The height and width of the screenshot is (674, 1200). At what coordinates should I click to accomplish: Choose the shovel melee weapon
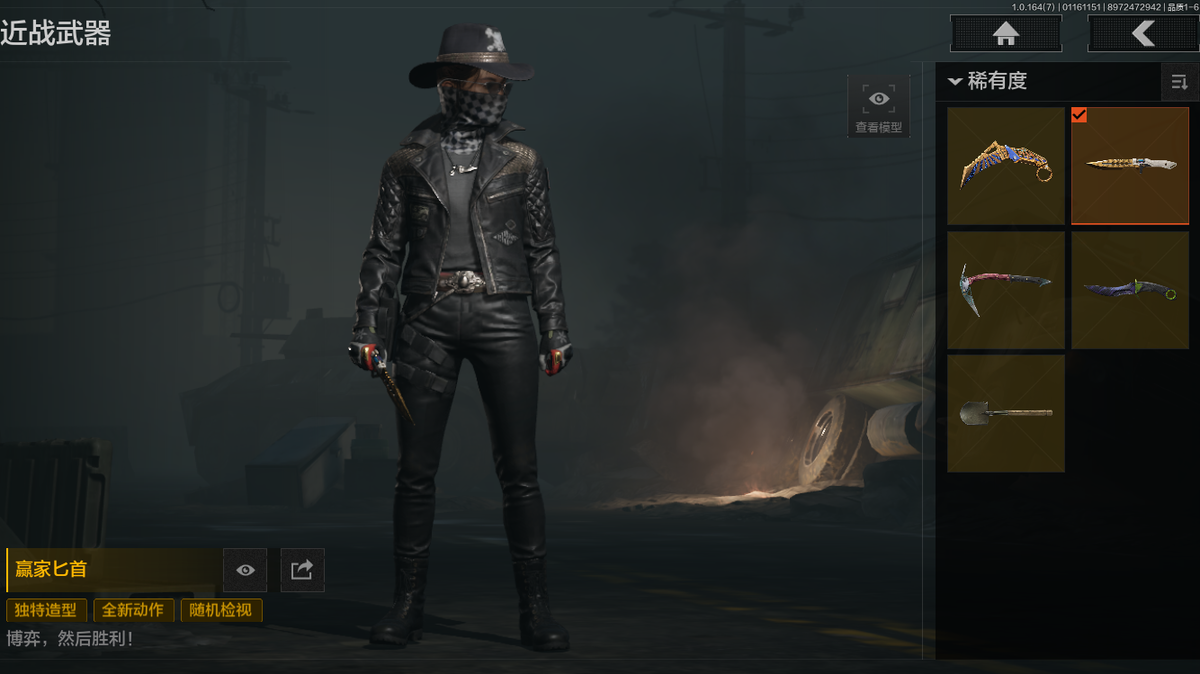coord(1005,412)
